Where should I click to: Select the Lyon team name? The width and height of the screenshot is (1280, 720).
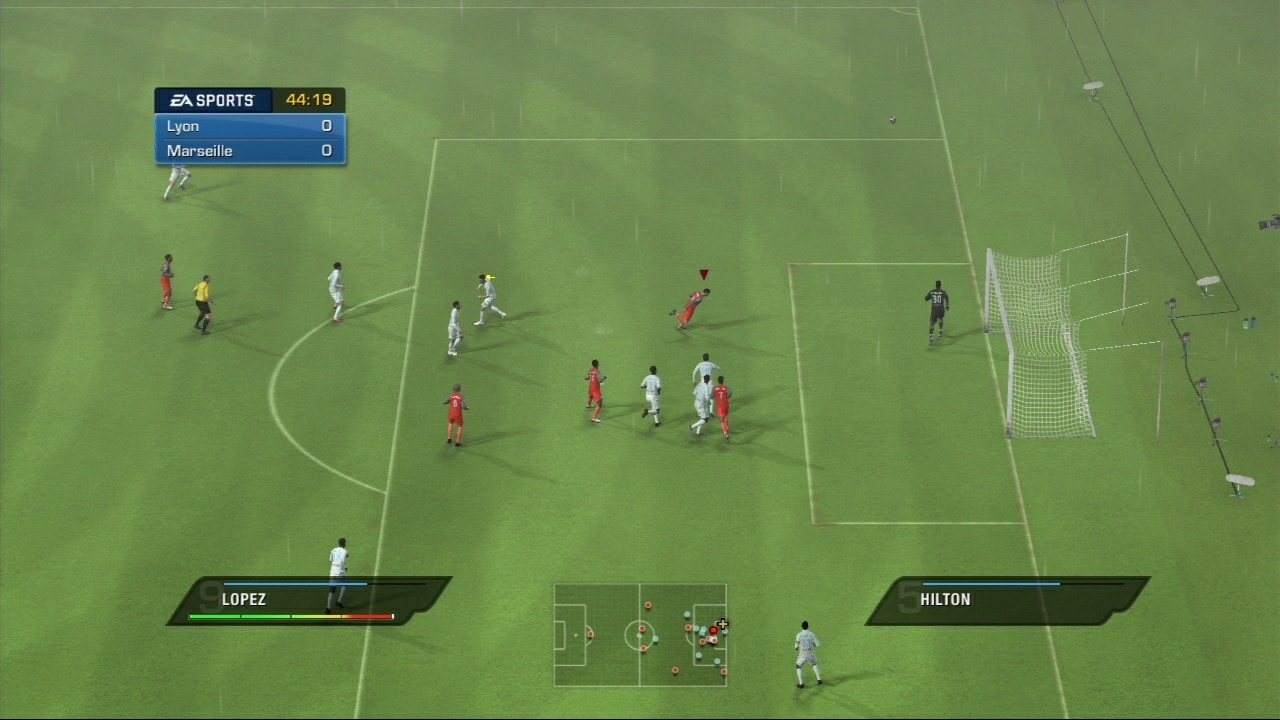[x=183, y=126]
